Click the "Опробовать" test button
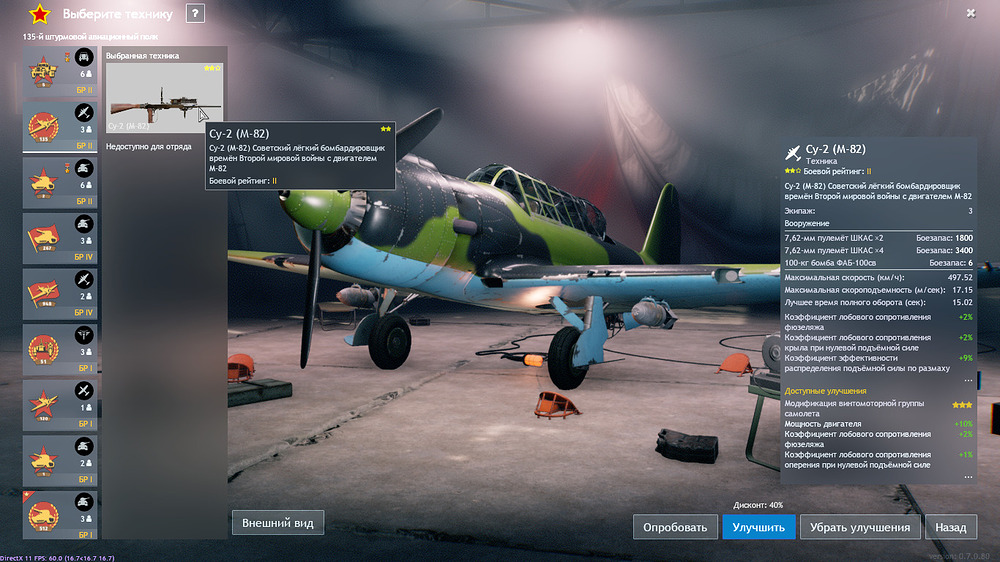 tap(675, 527)
